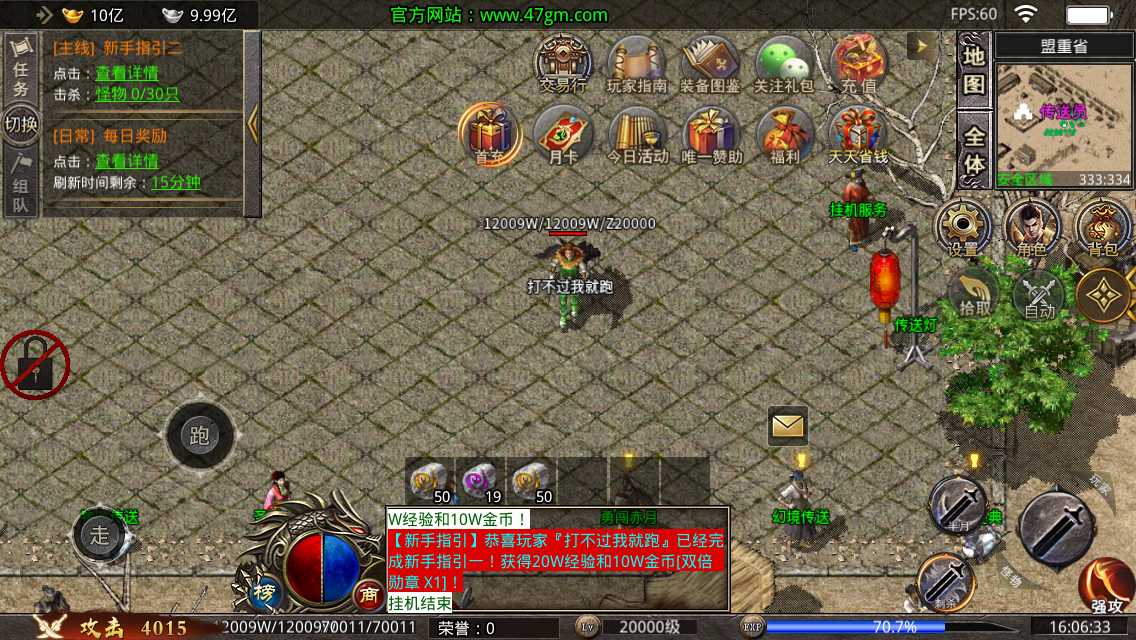Open the 福利 welfare bag

click(x=784, y=133)
